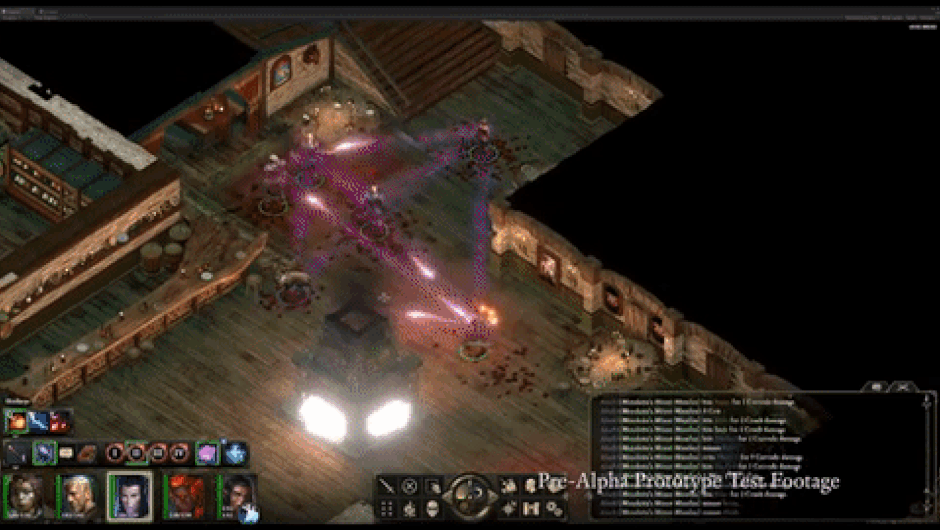Viewport: 940px width, 530px height.
Task: Click the blue crystal ability icon
Action: (x=234, y=453)
